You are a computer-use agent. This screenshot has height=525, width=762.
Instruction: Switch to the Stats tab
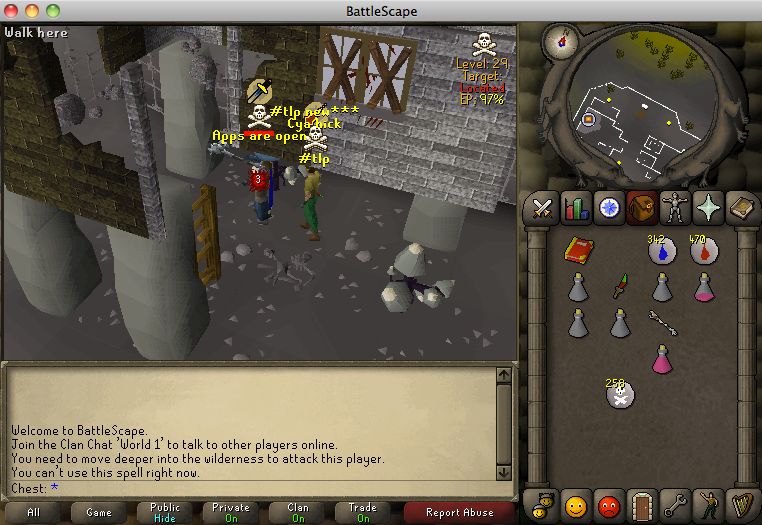(576, 209)
